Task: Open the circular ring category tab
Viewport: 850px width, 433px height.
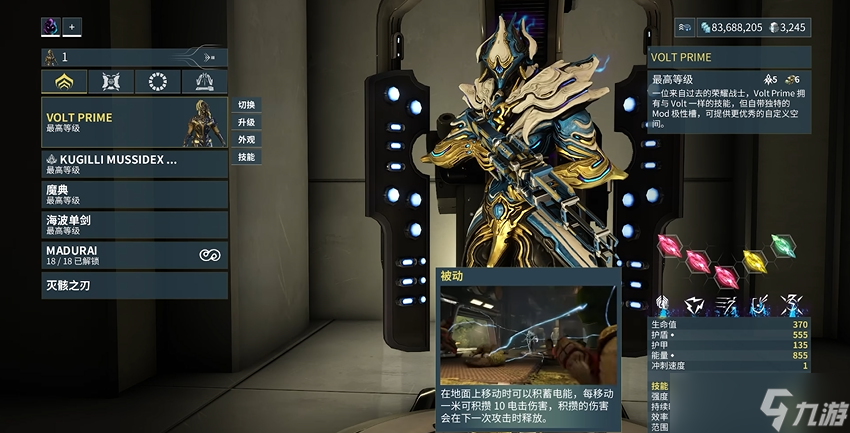Action: 158,82
